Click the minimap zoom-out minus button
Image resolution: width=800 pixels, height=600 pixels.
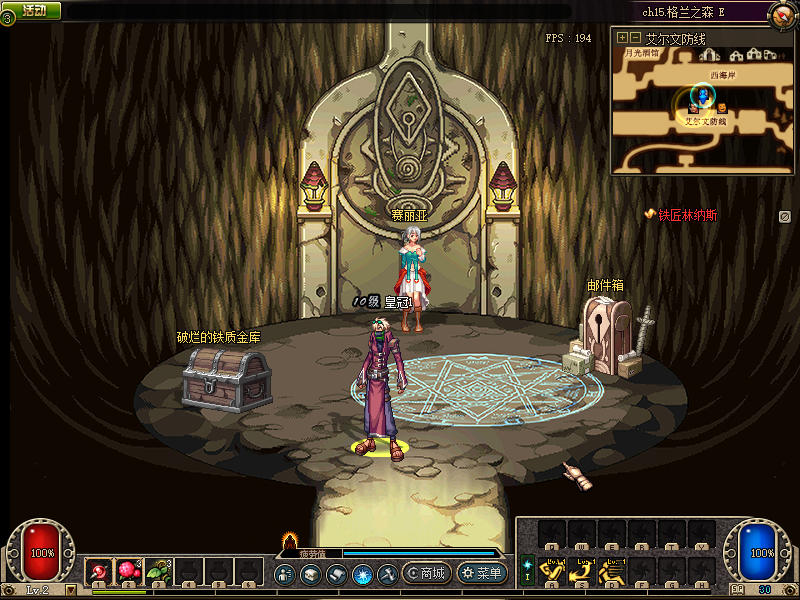(x=635, y=38)
